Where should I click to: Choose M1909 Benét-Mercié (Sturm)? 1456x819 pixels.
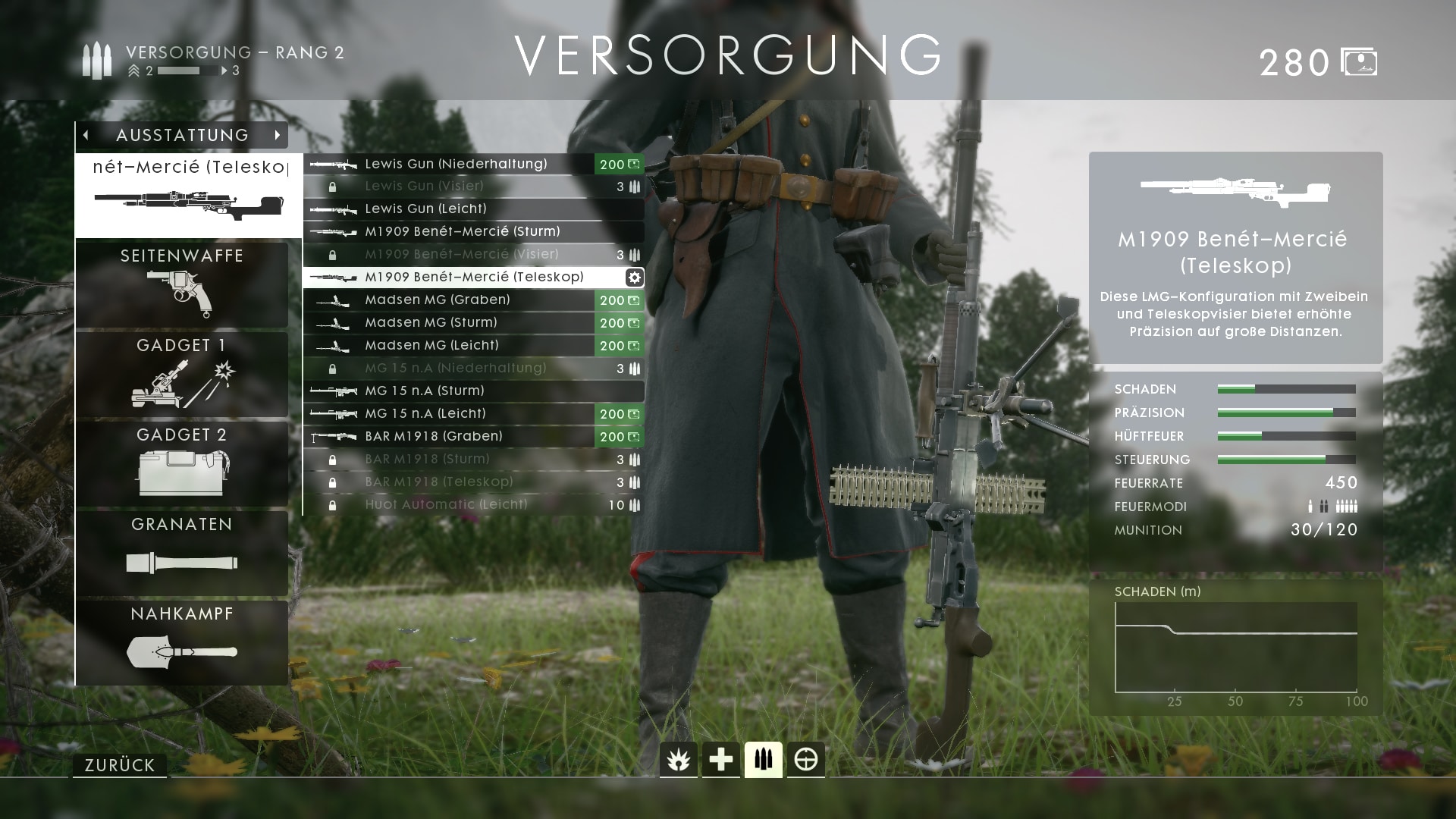pos(462,231)
